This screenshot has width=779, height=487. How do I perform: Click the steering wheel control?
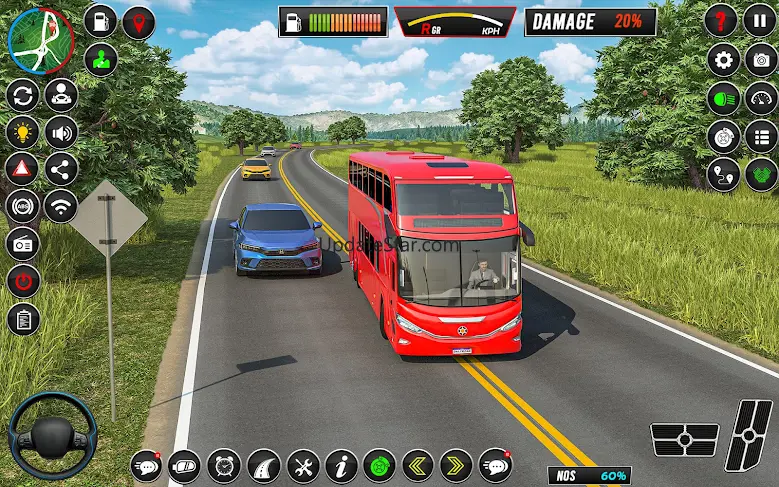click(52, 435)
